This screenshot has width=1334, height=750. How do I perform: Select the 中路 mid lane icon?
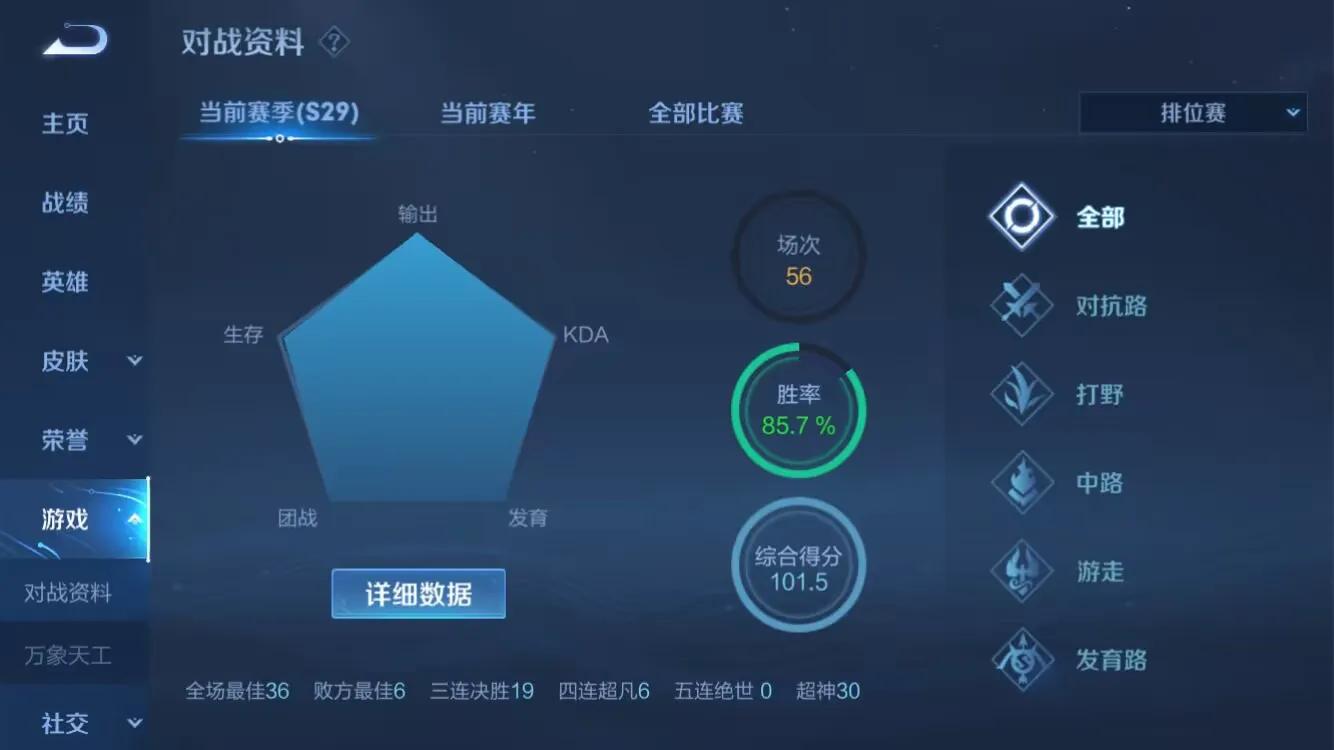[x=1020, y=482]
